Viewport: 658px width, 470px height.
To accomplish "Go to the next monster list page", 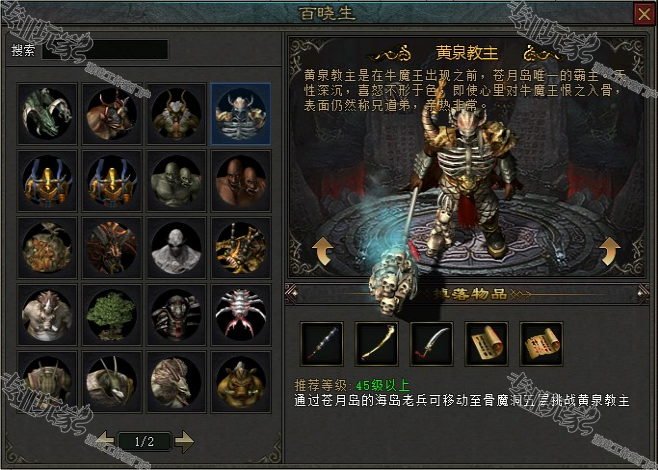I will click(184, 439).
